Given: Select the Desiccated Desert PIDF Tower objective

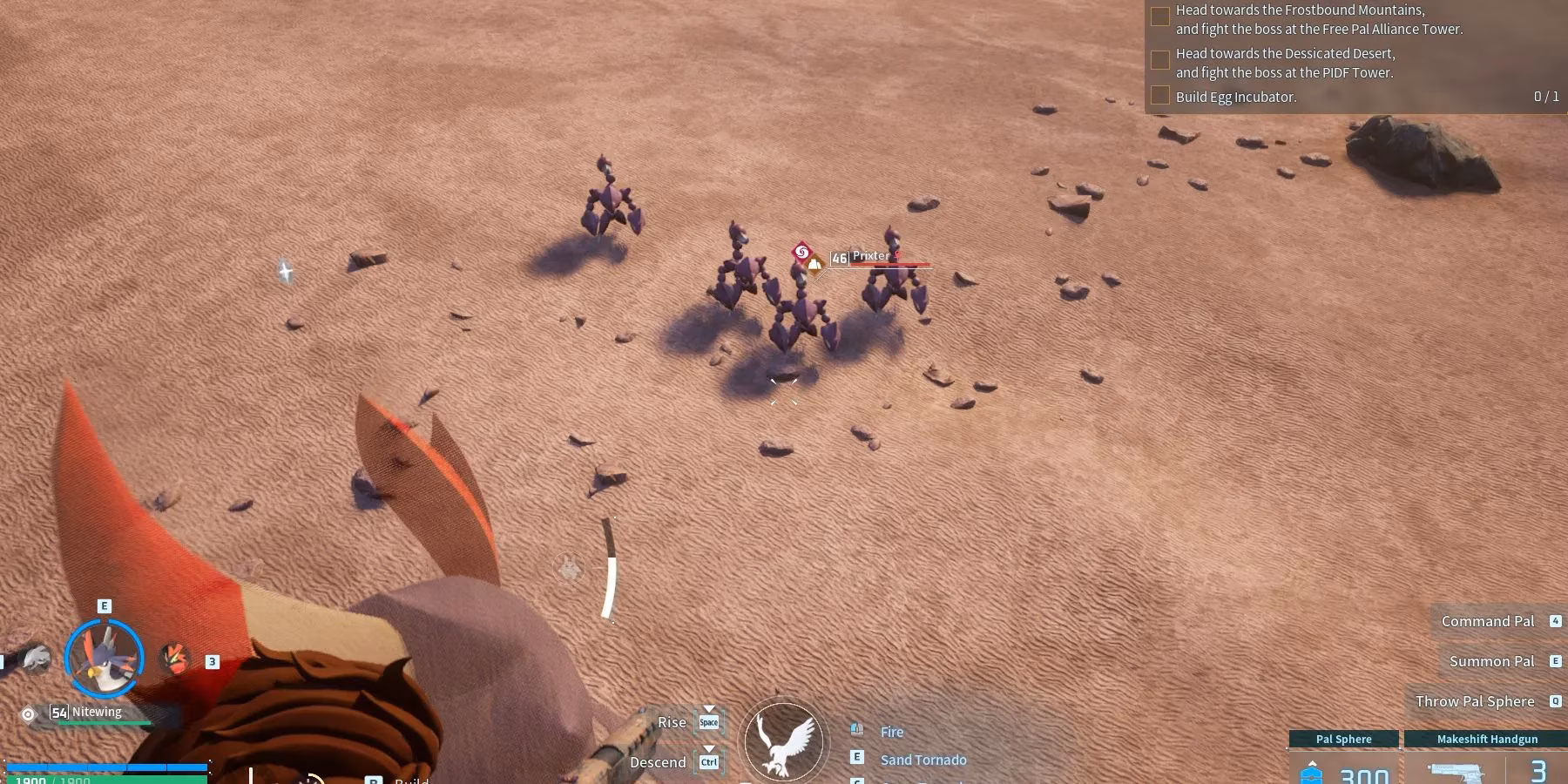Looking at the screenshot, I should tap(1285, 63).
